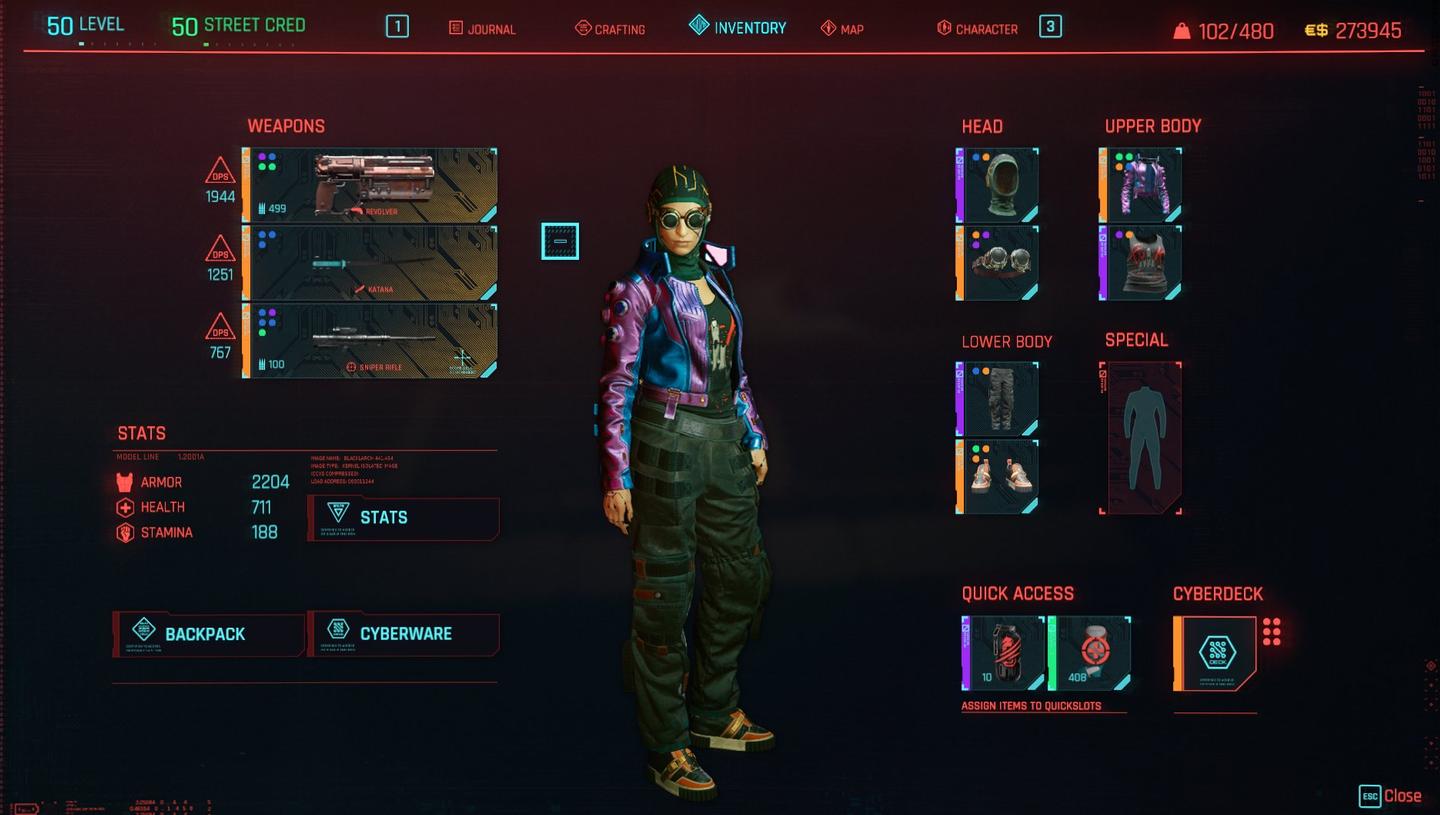
Task: Click the empty Special outfit slot
Action: [x=1140, y=437]
